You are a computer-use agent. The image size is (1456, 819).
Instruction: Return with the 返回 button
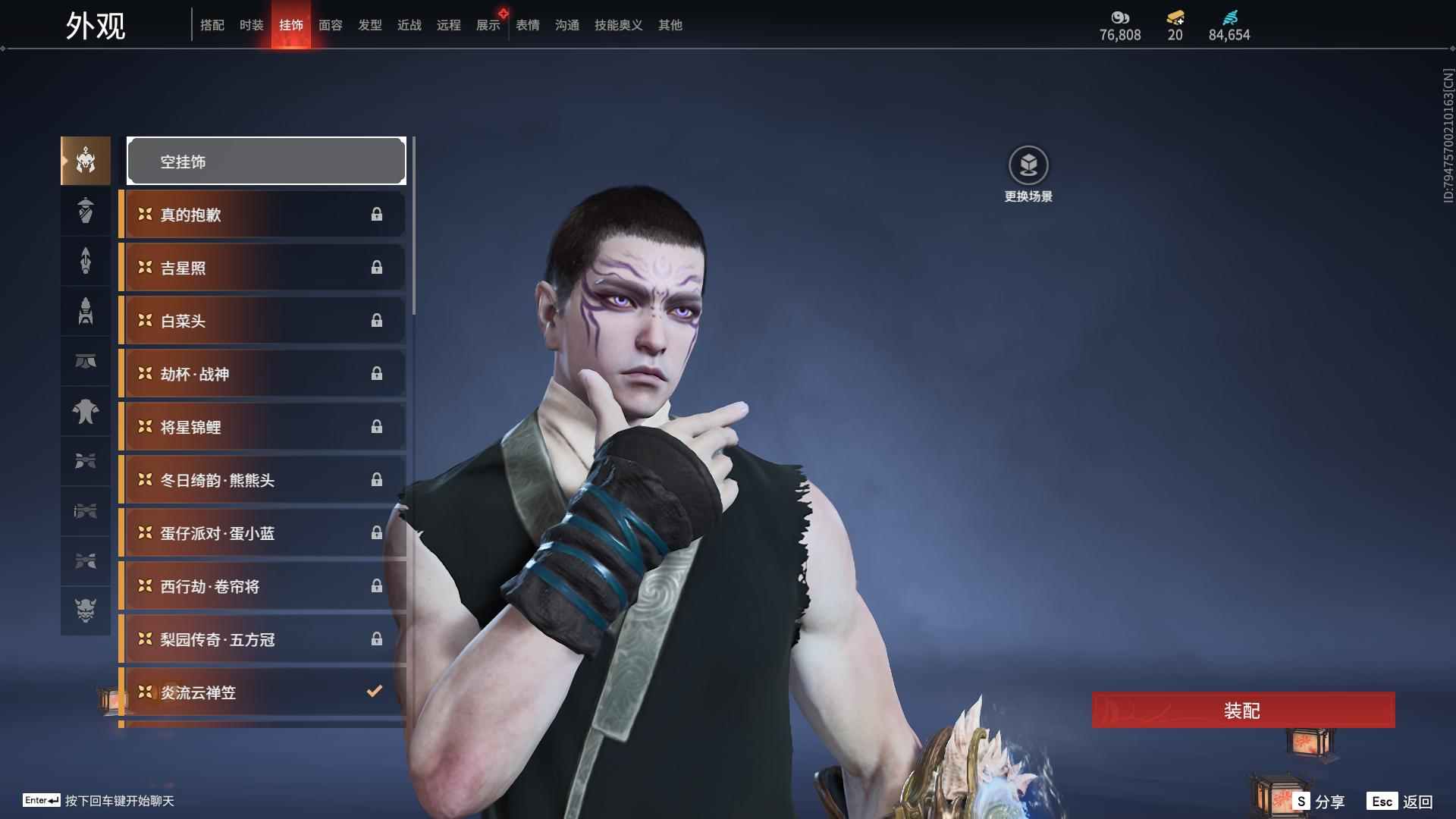1401,802
